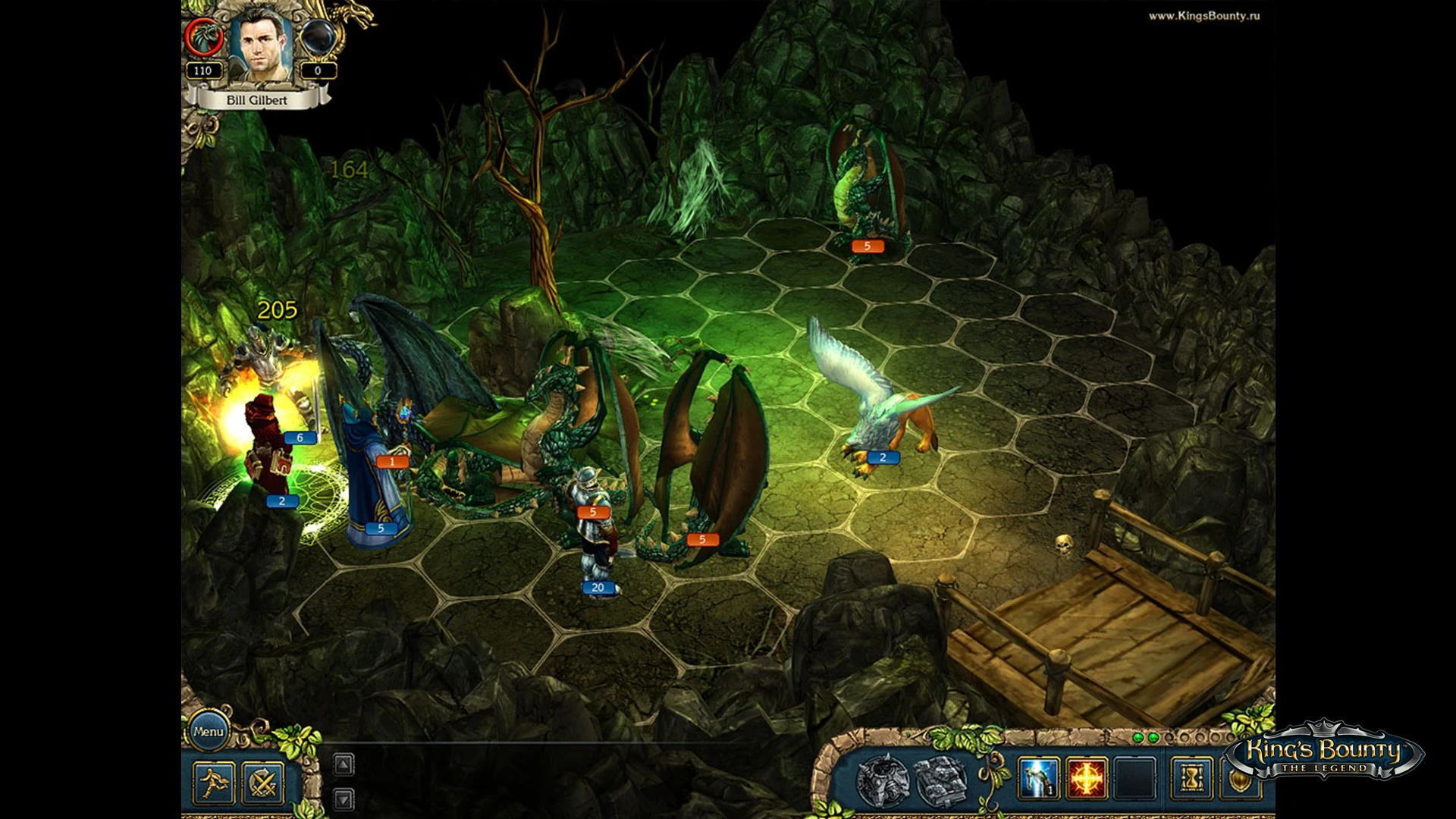Click the golden shield defend button
This screenshot has height=819, width=1456.
1241,779
